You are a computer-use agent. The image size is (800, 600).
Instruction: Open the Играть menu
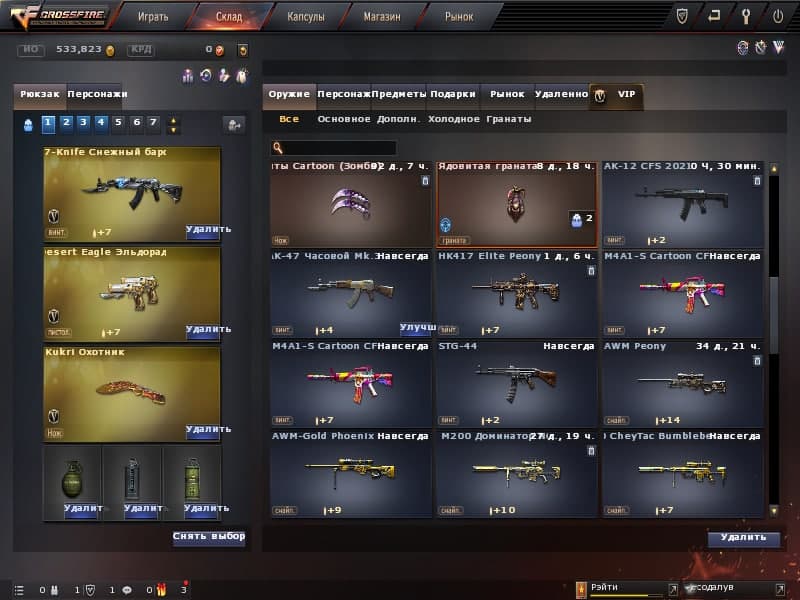(153, 17)
